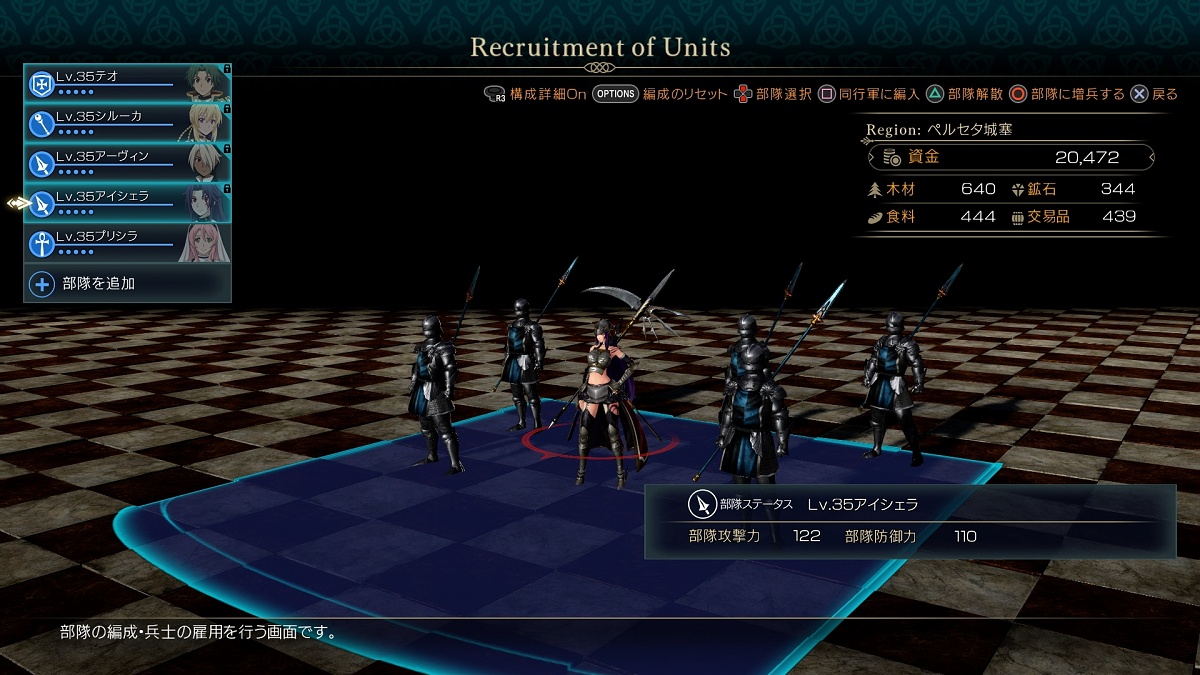Choose the Lv.35 シルーカ unit entry

pyautogui.click(x=127, y=122)
